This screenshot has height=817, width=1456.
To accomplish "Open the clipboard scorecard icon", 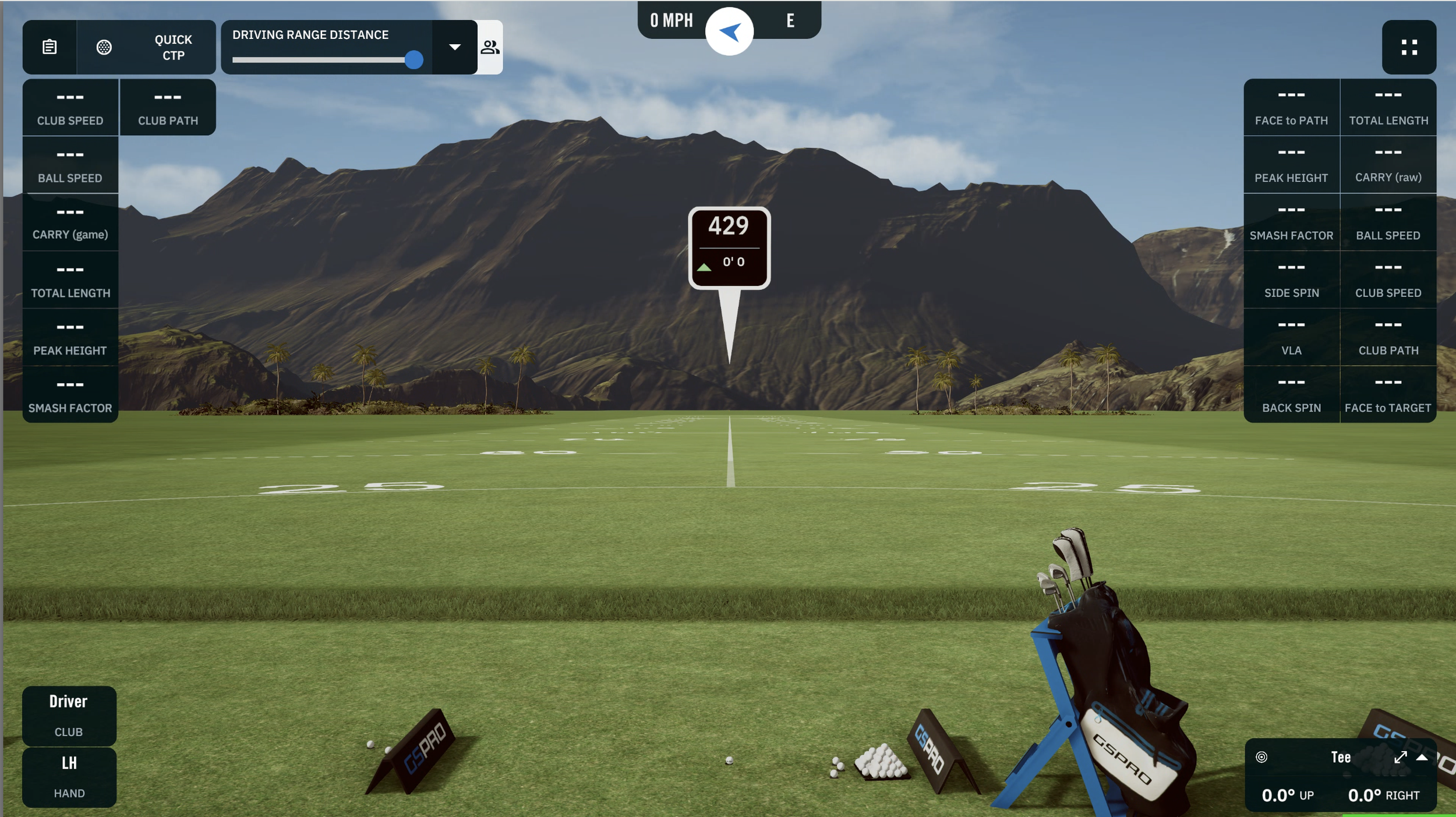I will [x=50, y=47].
